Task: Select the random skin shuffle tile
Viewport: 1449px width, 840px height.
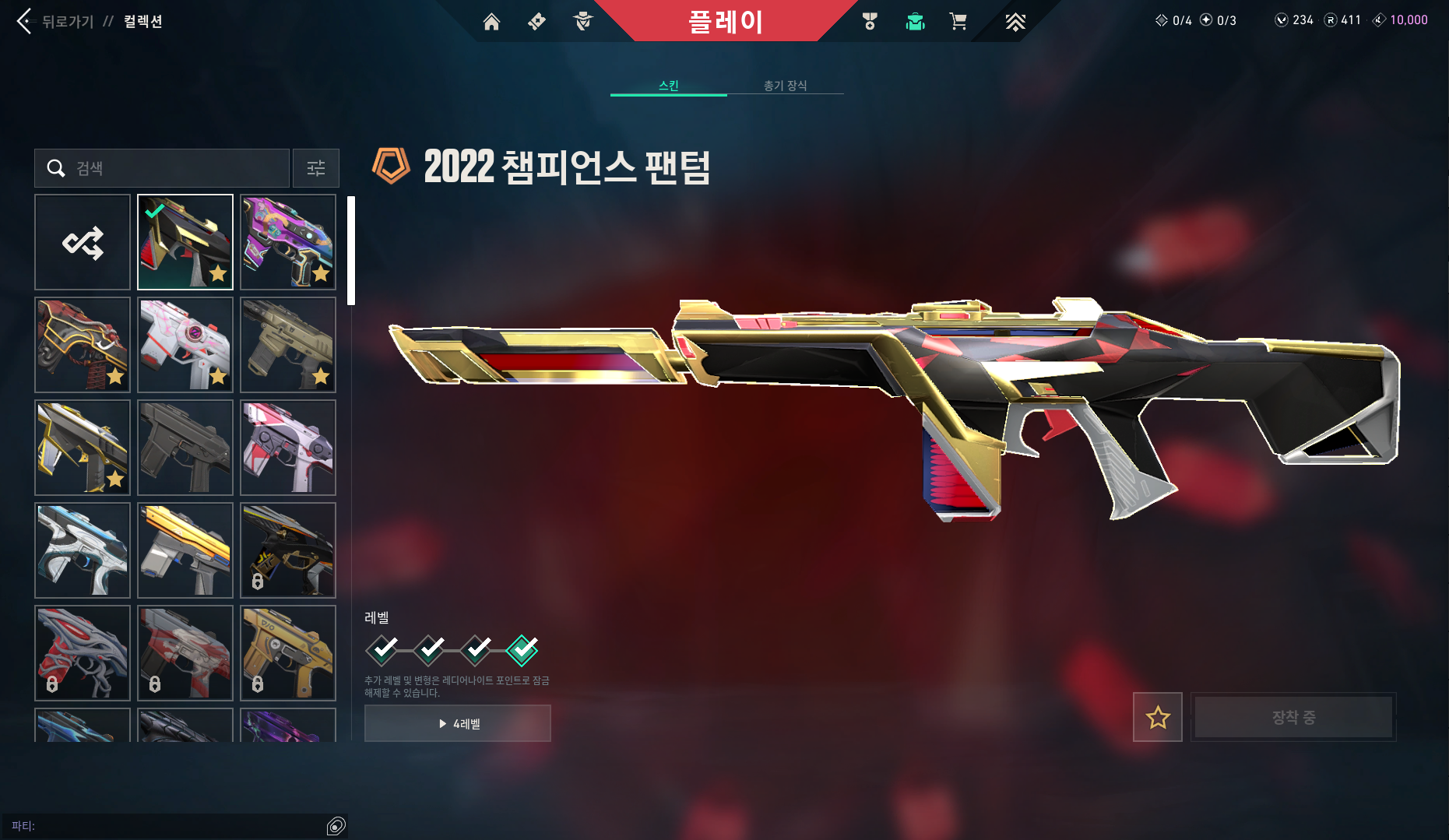Action: [x=83, y=242]
